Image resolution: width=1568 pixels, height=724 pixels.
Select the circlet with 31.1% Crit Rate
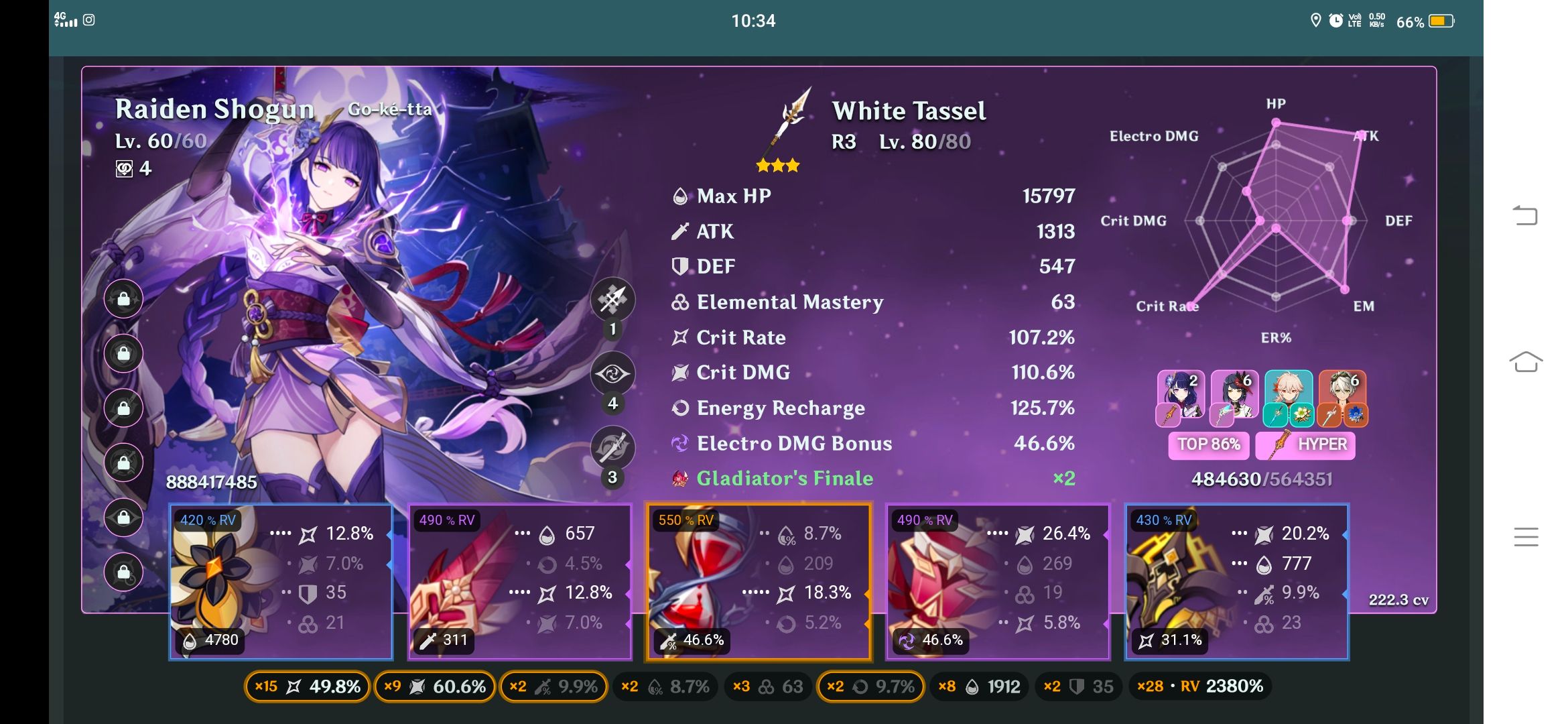coord(1237,581)
